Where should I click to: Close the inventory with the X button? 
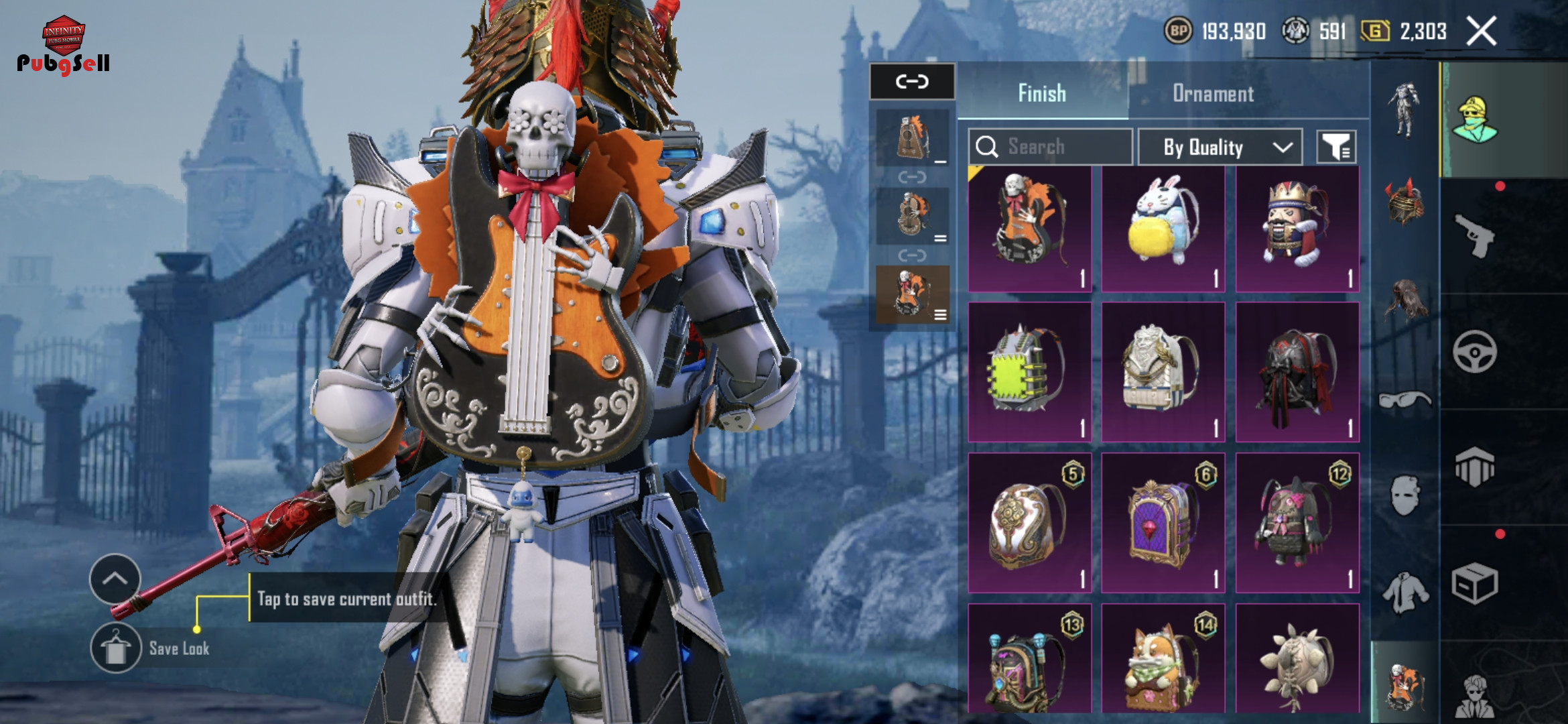coord(1481,32)
